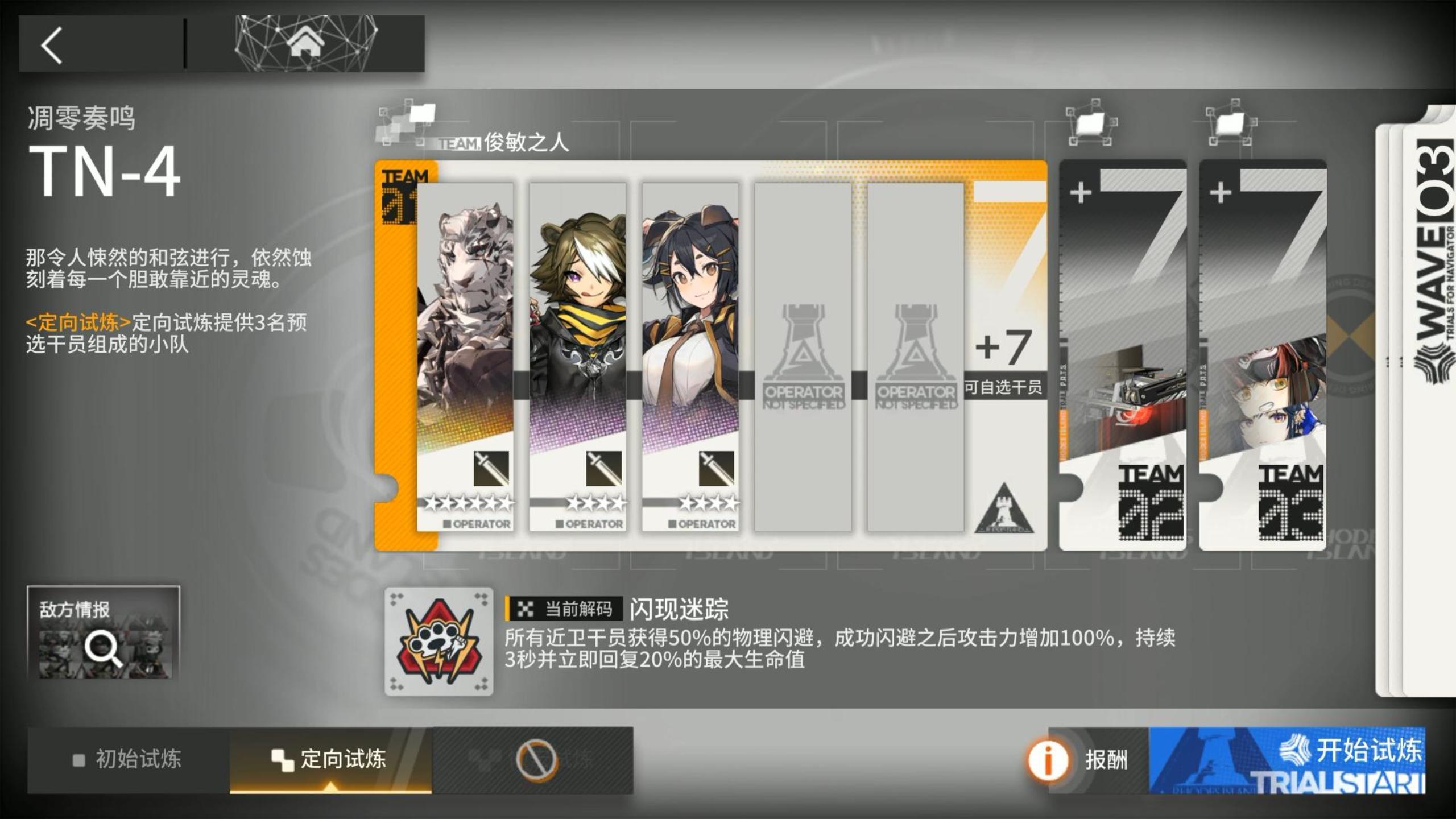Click the back arrow icon
Image resolution: width=1456 pixels, height=819 pixels.
[x=51, y=44]
